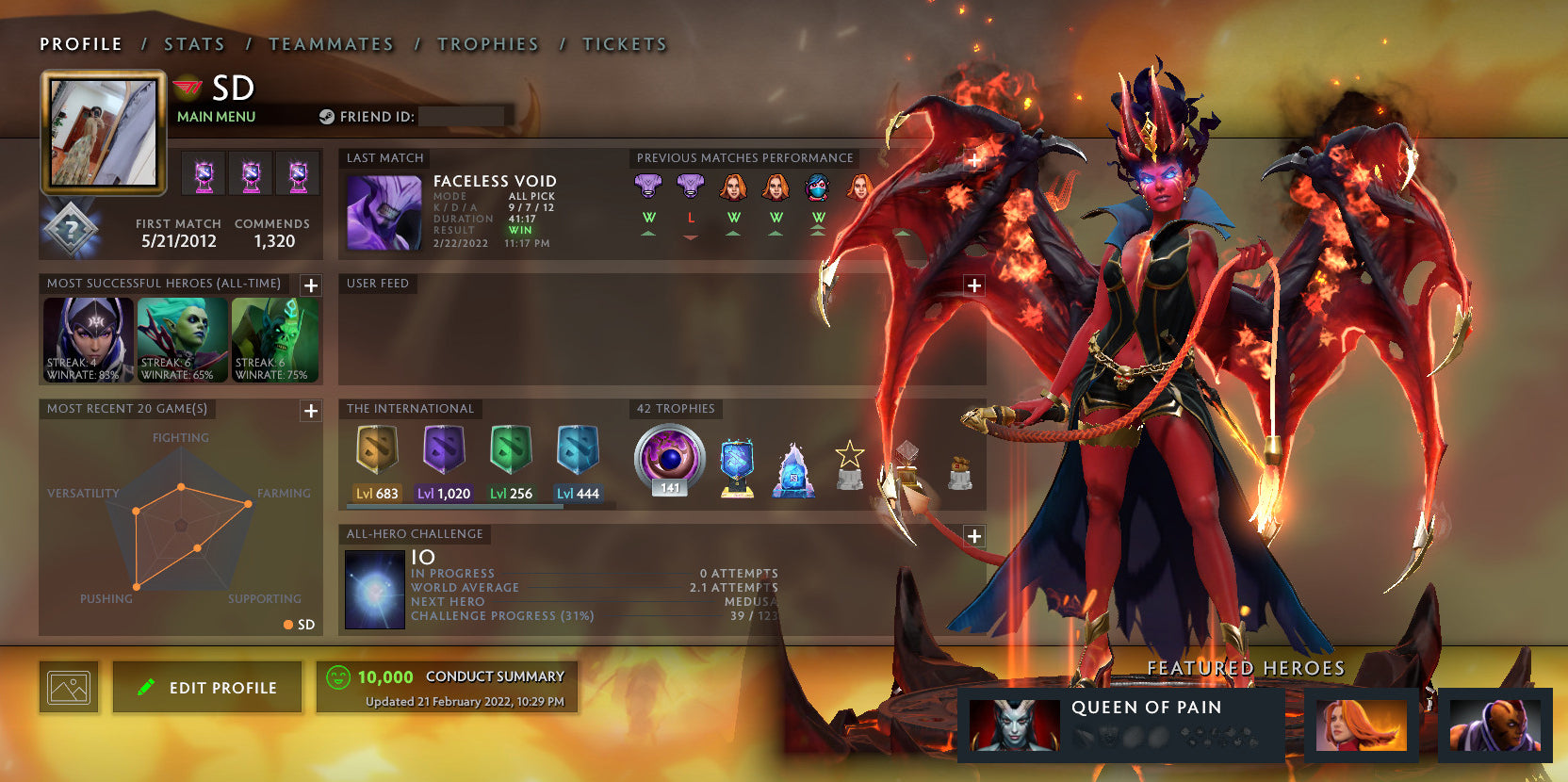Click the EDIT PROFILE button

click(x=206, y=686)
